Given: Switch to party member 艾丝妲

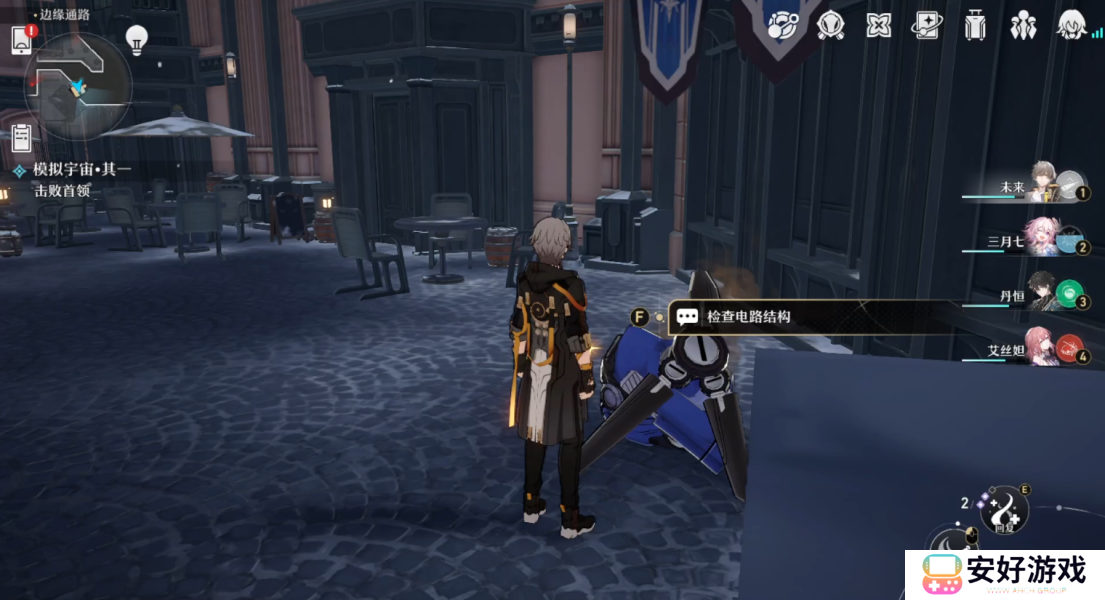Looking at the screenshot, I should pyautogui.click(x=1045, y=348).
